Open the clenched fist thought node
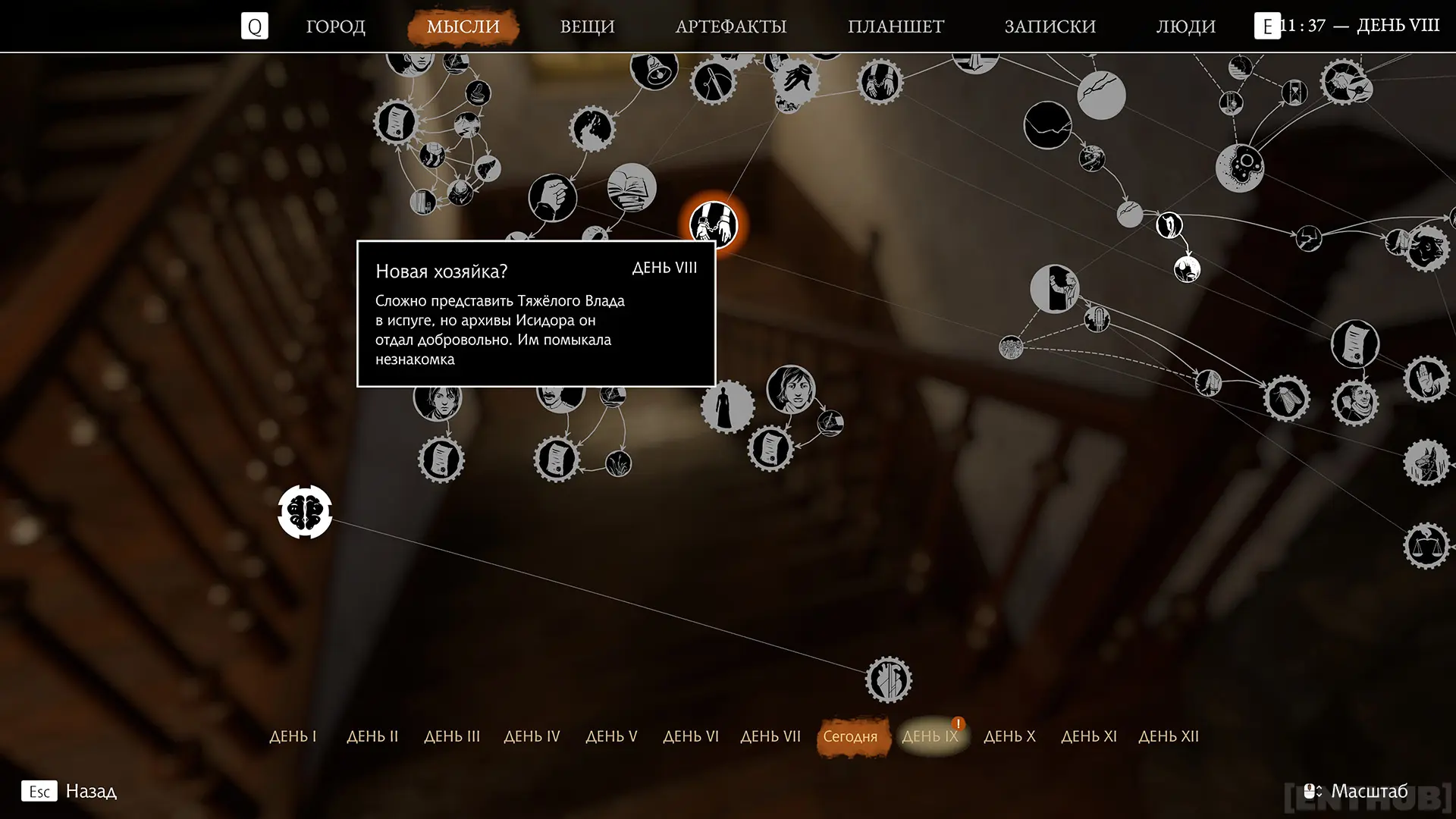Screen dimensions: 1456x819 pos(552,198)
